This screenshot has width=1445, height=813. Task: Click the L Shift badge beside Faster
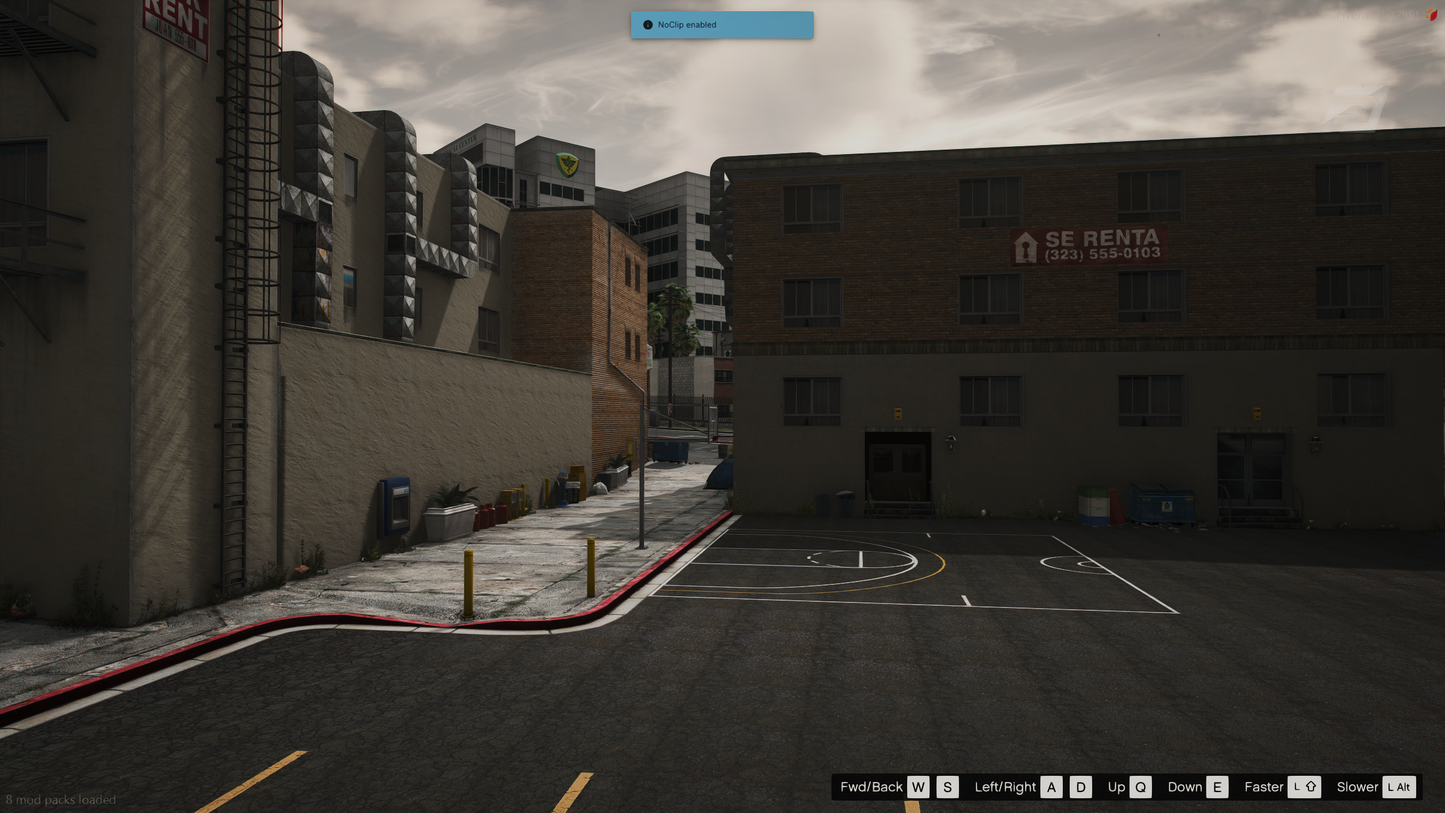(x=1304, y=787)
